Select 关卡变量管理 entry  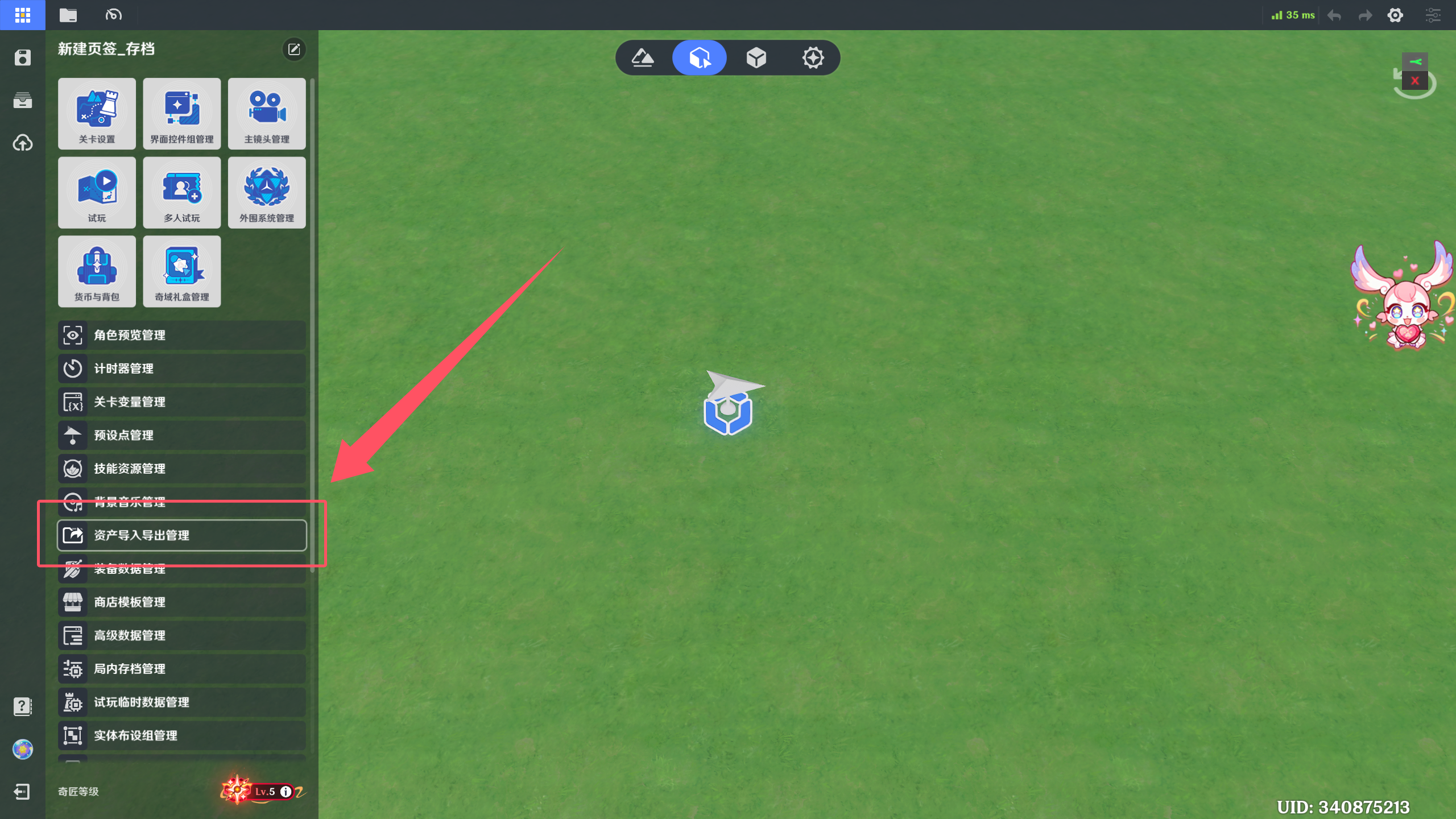click(181, 402)
